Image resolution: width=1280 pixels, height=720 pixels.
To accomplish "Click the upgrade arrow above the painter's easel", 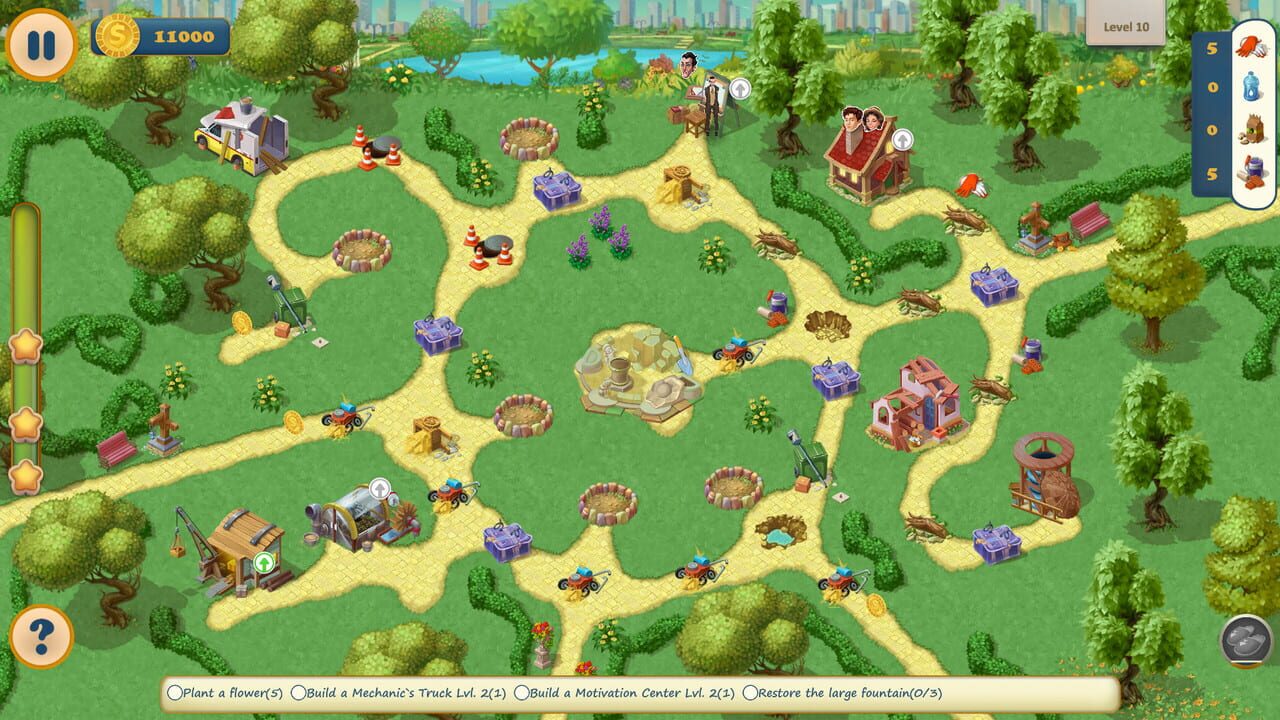I will click(739, 90).
